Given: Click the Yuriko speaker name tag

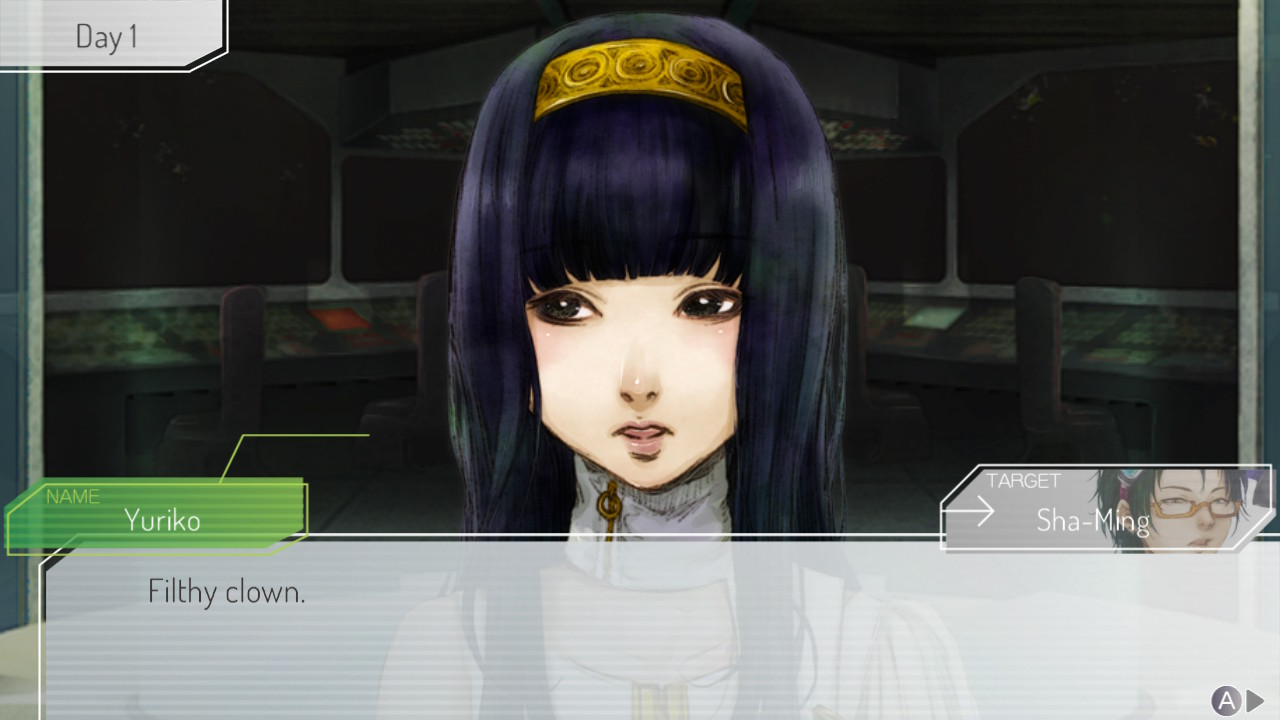Looking at the screenshot, I should coord(160,516).
